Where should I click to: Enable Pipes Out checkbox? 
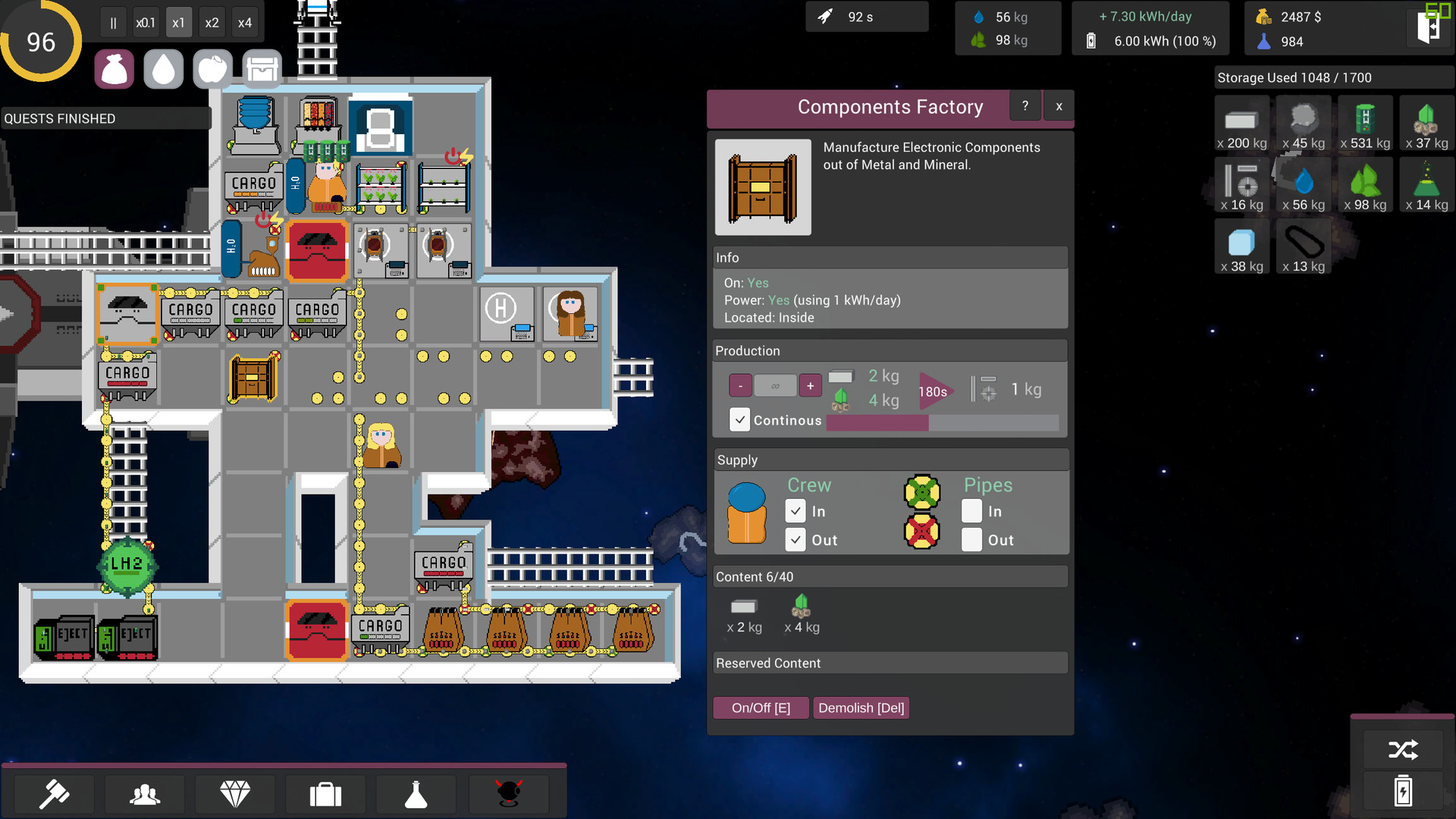coord(971,540)
